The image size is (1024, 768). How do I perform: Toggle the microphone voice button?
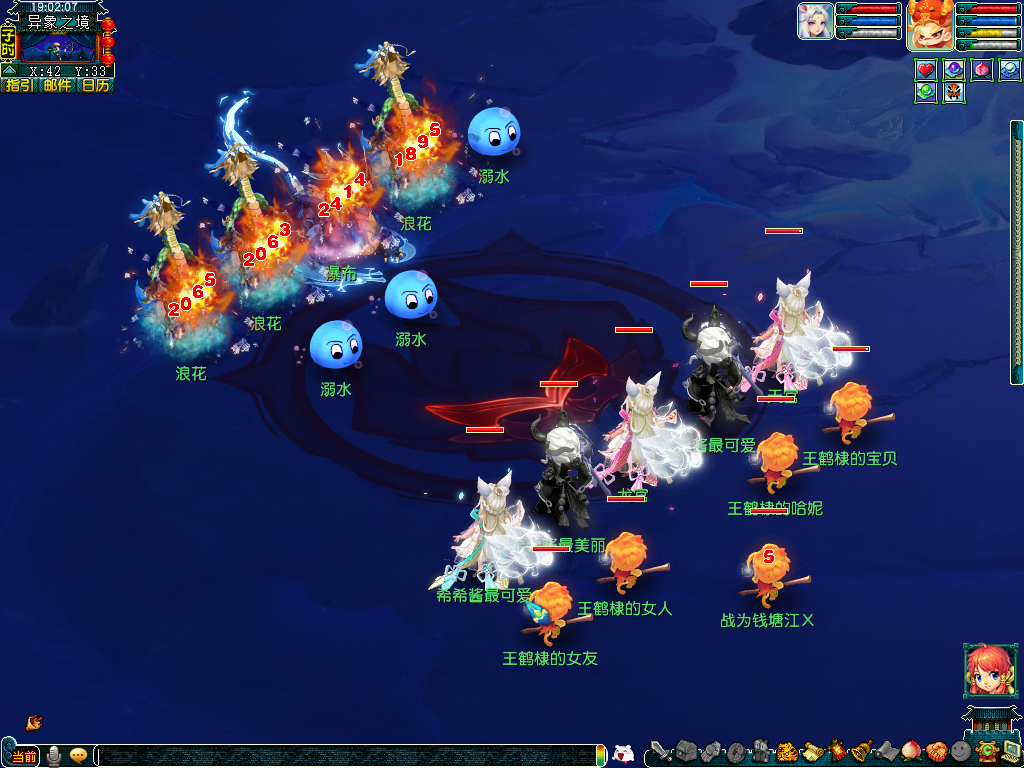tap(54, 756)
